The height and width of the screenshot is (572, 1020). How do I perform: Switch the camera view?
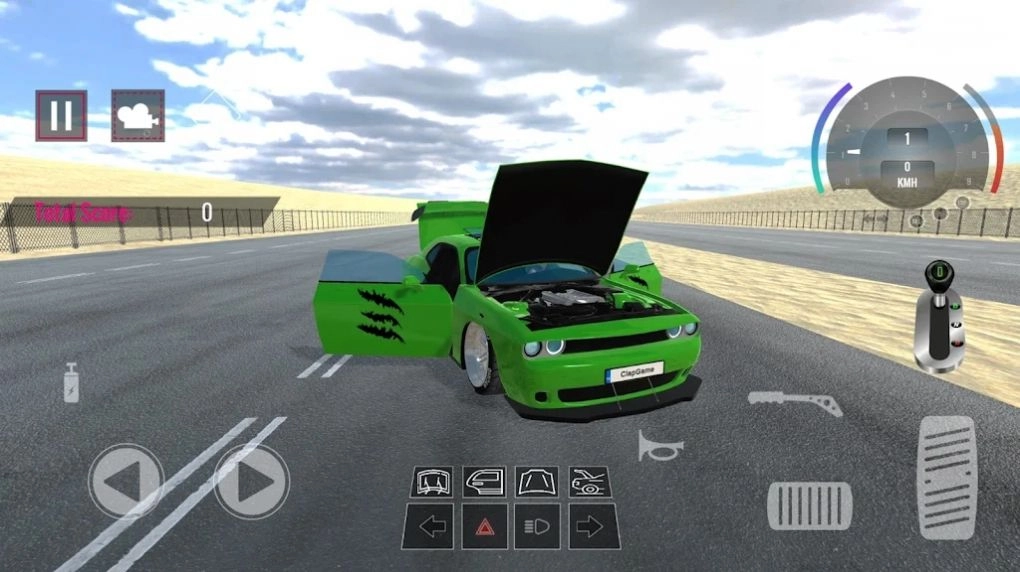137,116
